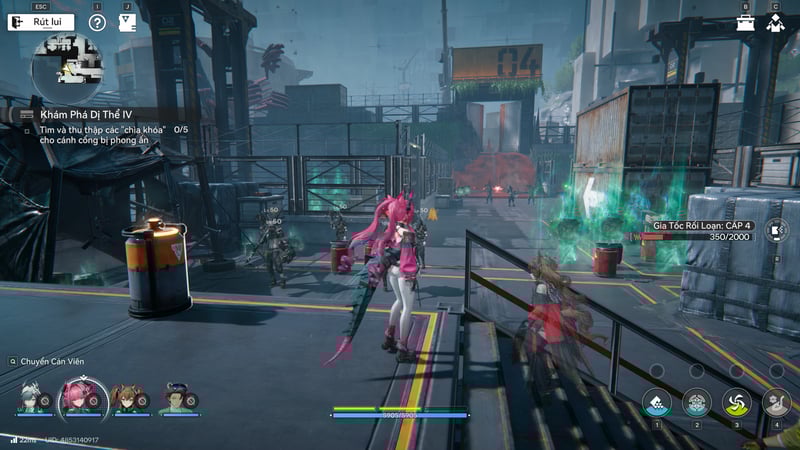Select the pink-haired squad member portrait
The width and height of the screenshot is (800, 450).
coord(75,397)
